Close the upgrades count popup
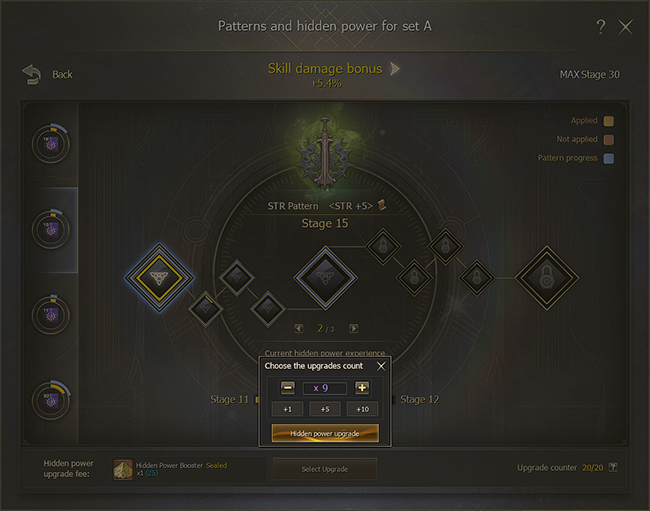Image resolution: width=650 pixels, height=511 pixels. pos(381,366)
